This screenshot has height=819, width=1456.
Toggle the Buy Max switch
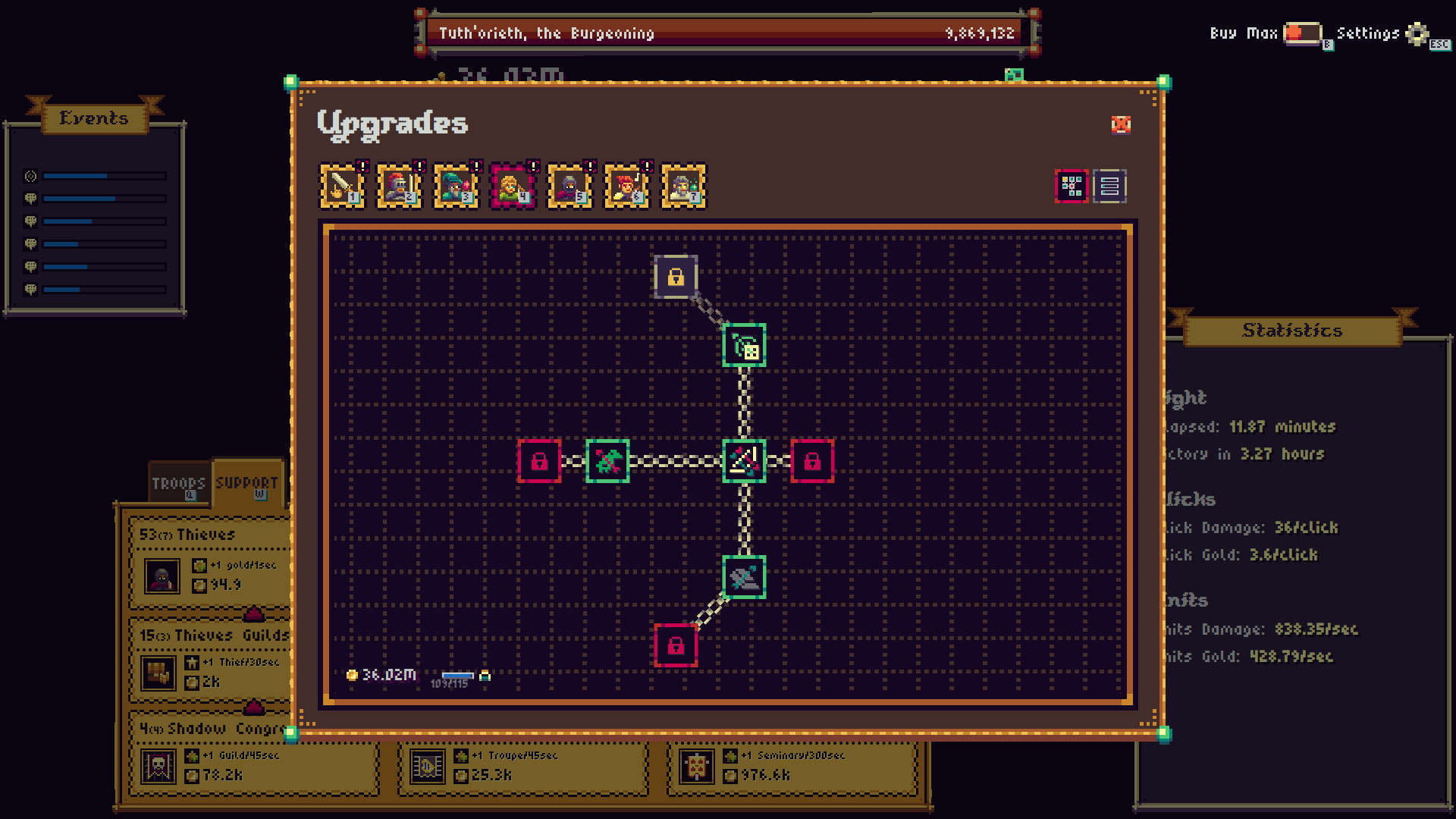1302,33
